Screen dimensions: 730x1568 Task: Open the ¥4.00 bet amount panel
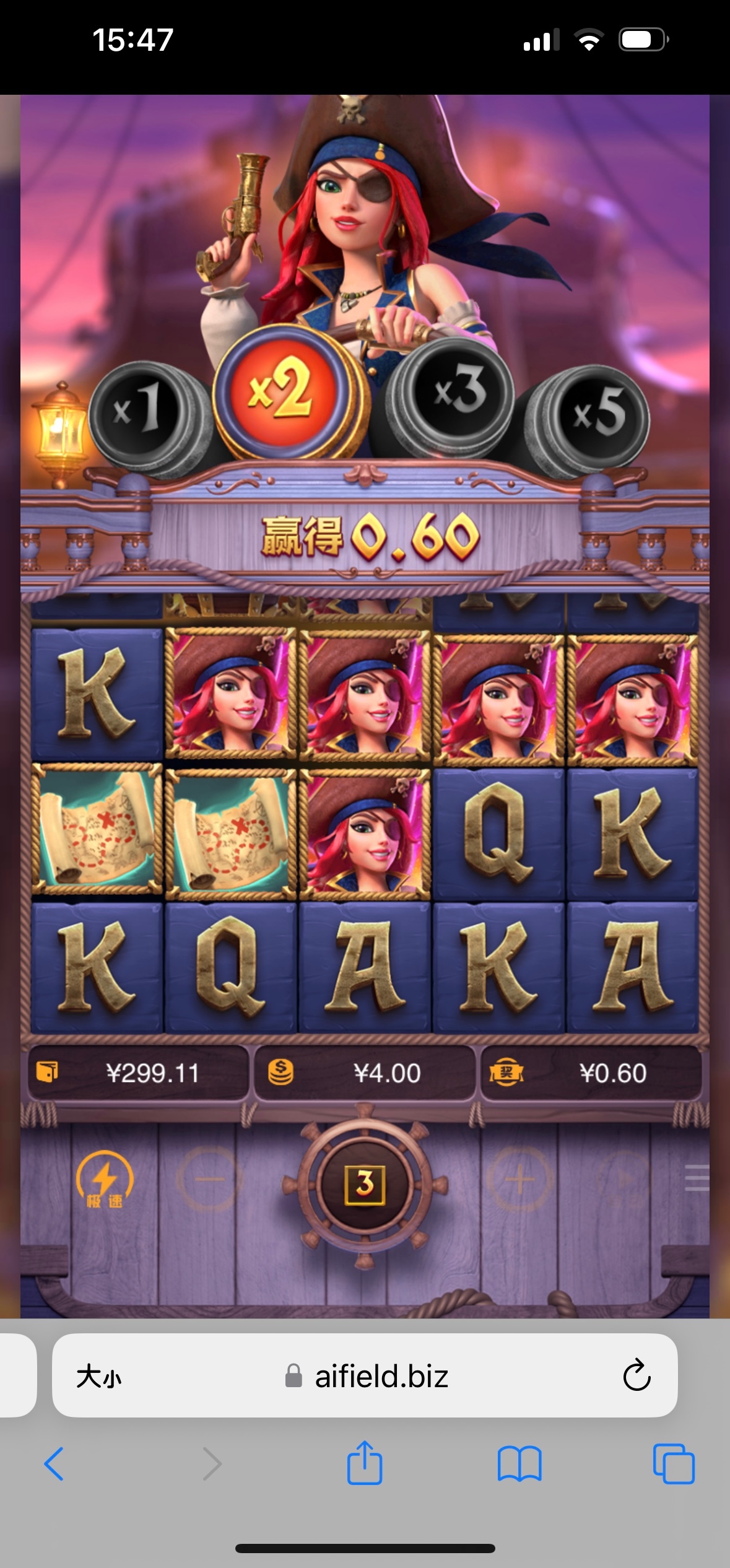coord(365,1073)
